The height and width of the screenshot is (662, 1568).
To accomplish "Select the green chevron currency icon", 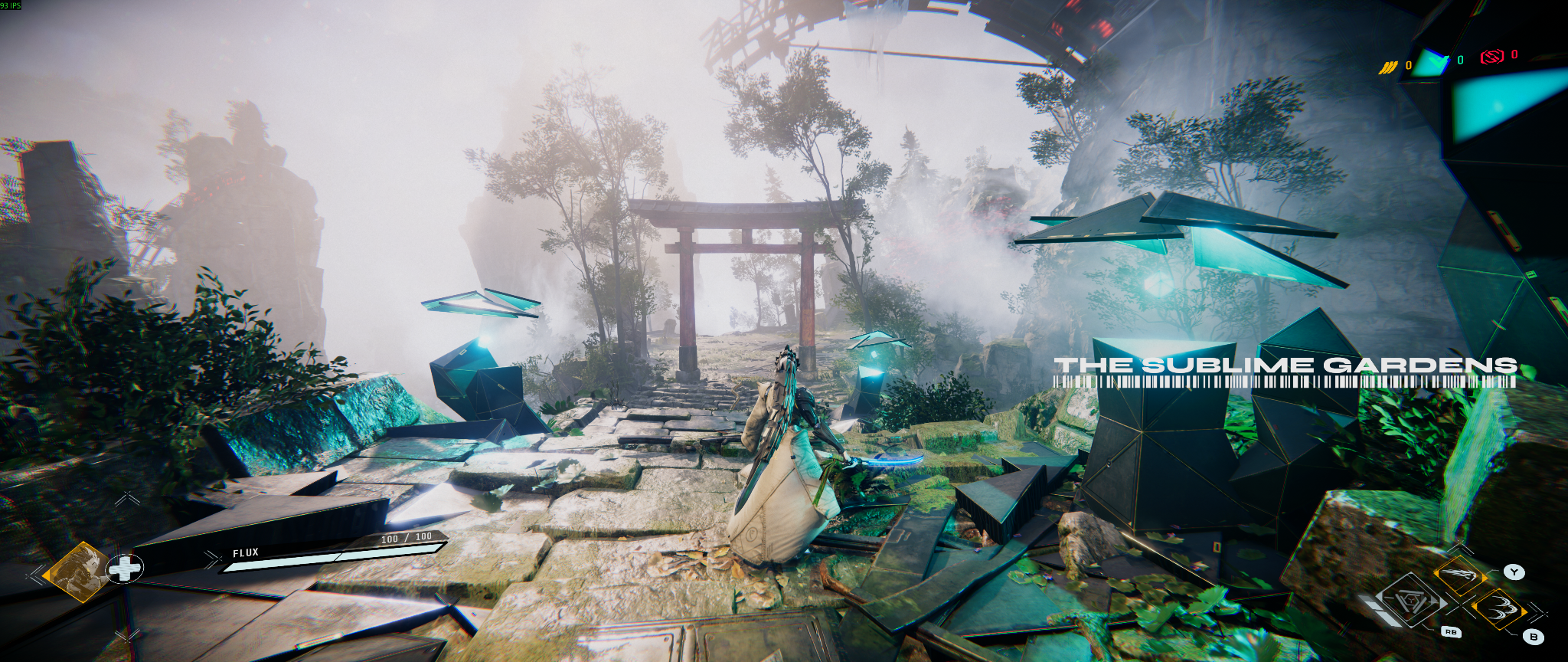I will pyautogui.click(x=1432, y=61).
